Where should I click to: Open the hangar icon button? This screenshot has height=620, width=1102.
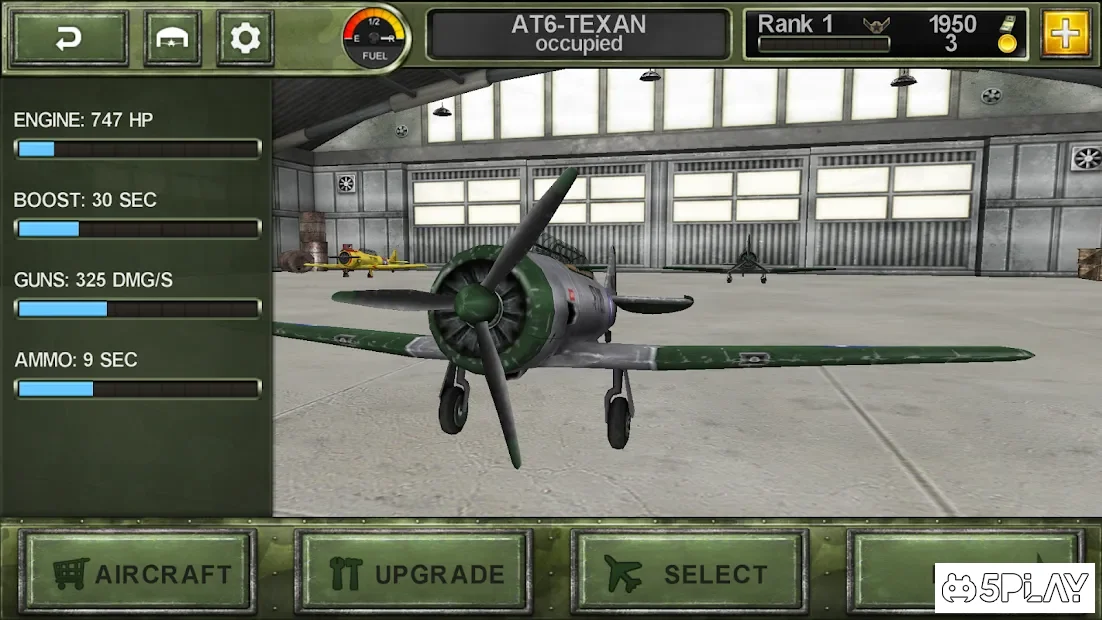[x=172, y=38]
